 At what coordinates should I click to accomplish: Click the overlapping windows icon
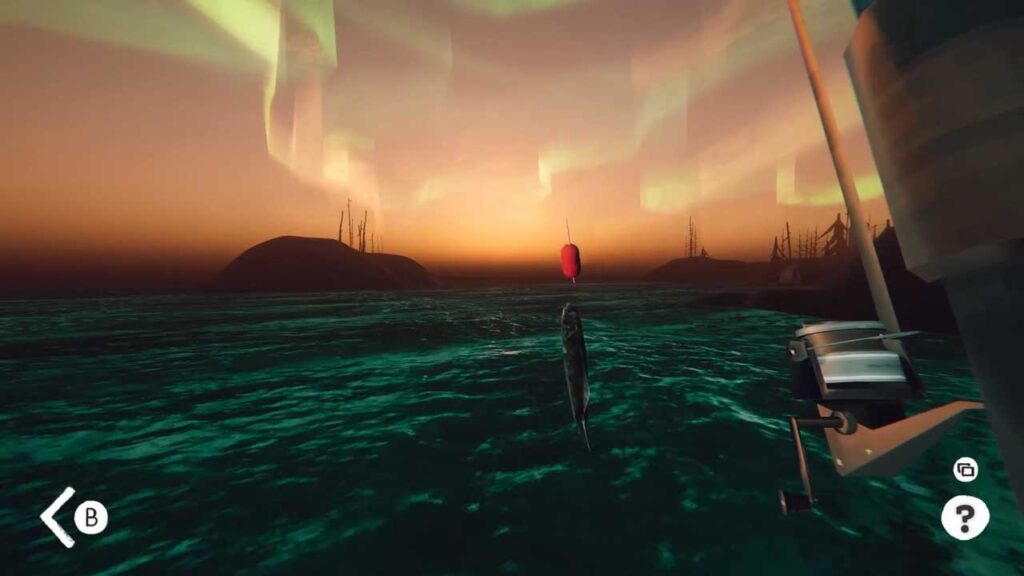965,470
